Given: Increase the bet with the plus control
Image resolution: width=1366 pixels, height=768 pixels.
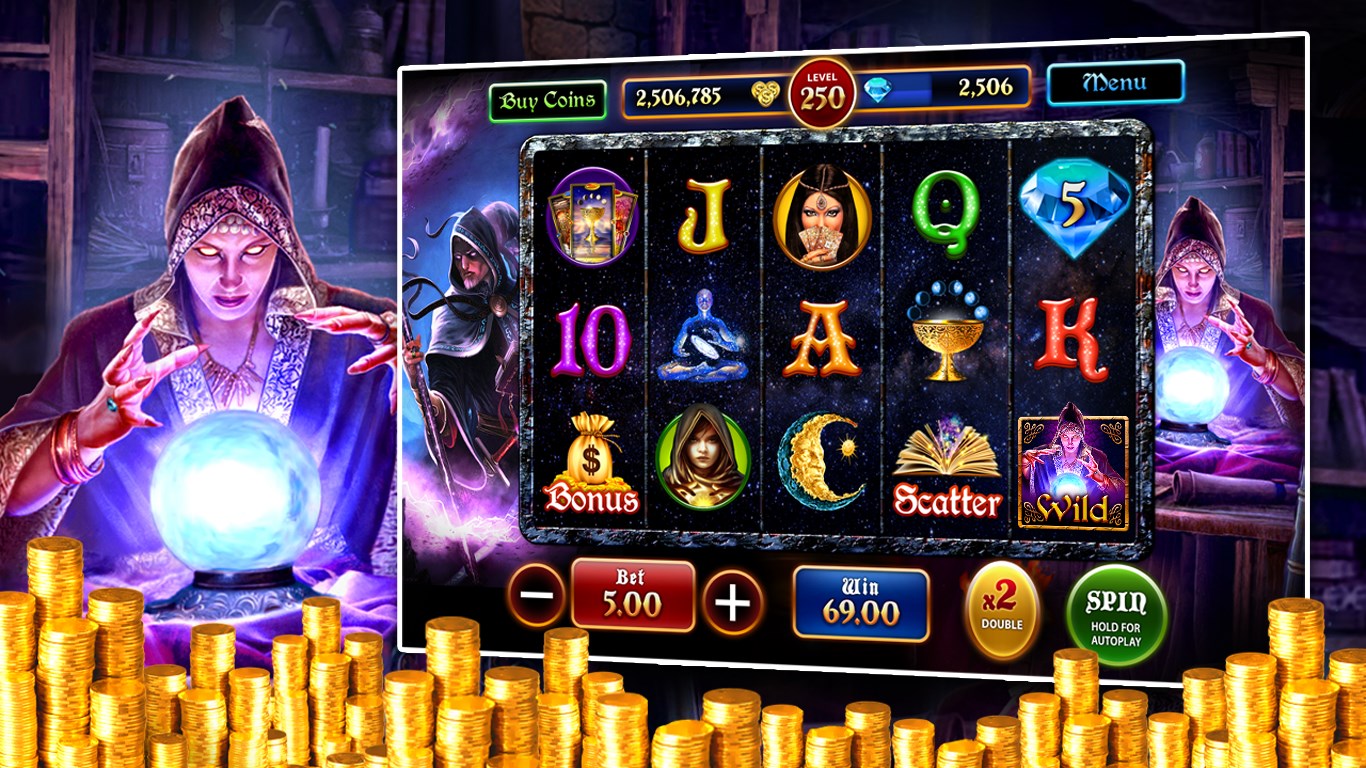Looking at the screenshot, I should click(x=735, y=600).
